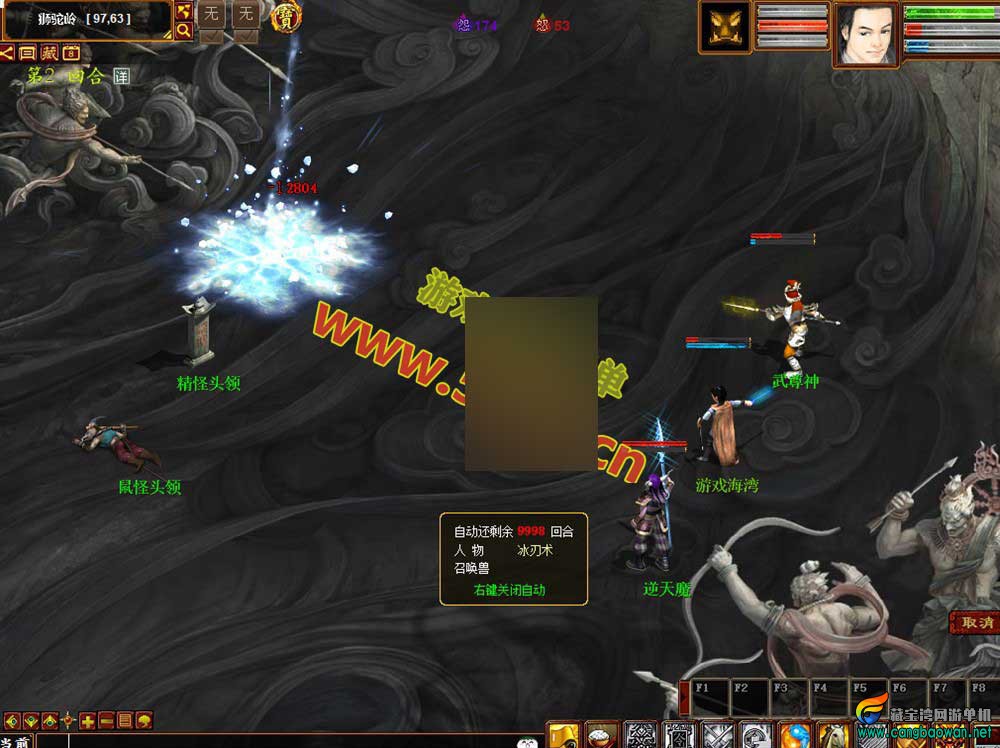Viewport: 1000px width, 748px height.
Task: Click the minus chat button
Action: (x=106, y=720)
